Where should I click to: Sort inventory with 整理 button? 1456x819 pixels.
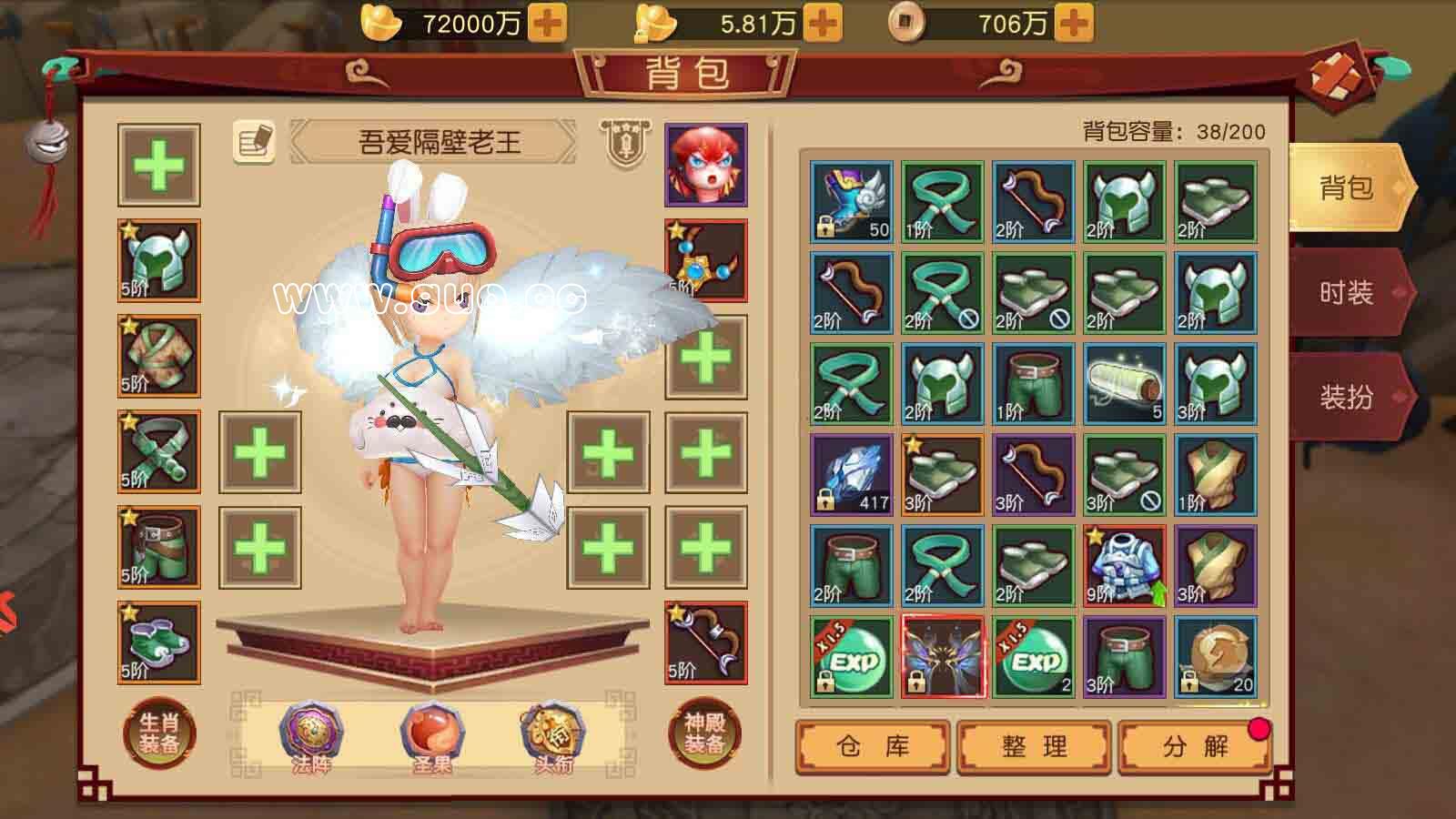[x=1035, y=746]
